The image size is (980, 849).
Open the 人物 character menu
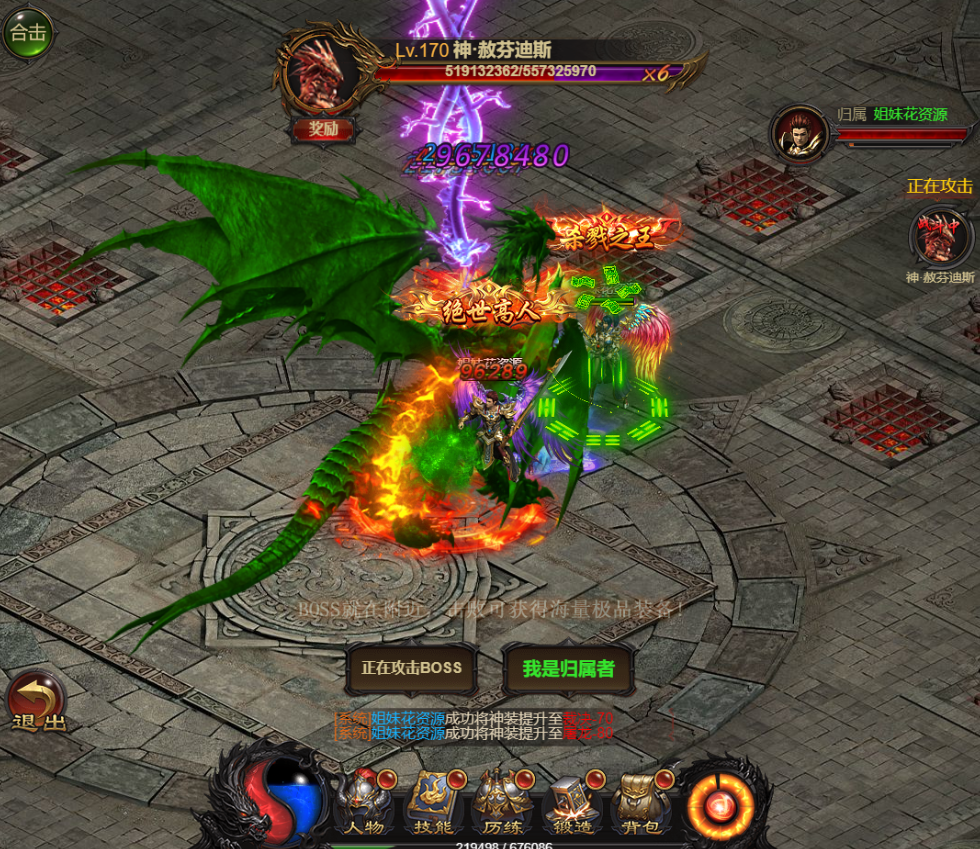[363, 802]
